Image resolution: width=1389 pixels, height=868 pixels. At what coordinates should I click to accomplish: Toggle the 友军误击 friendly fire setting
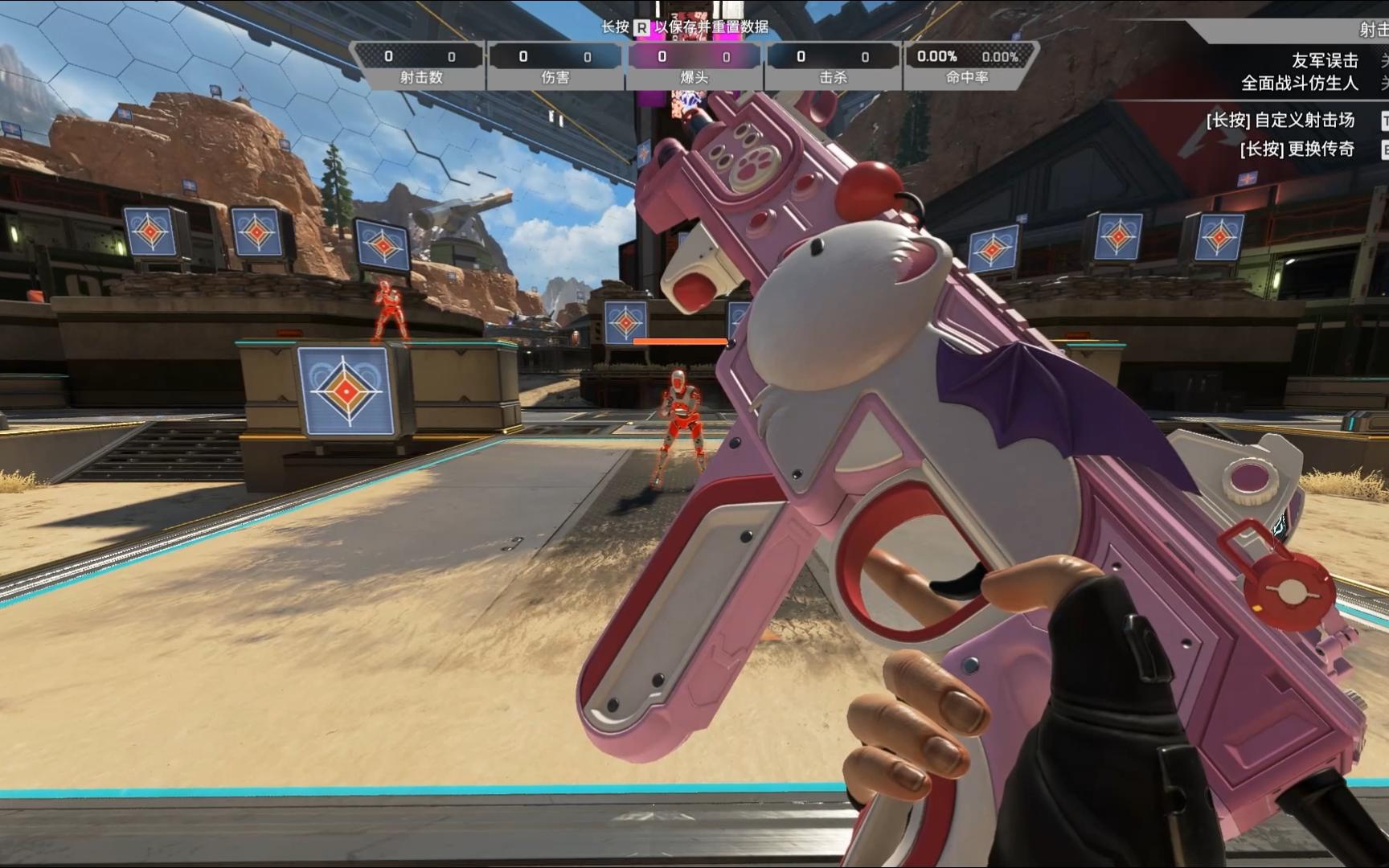(x=1325, y=60)
